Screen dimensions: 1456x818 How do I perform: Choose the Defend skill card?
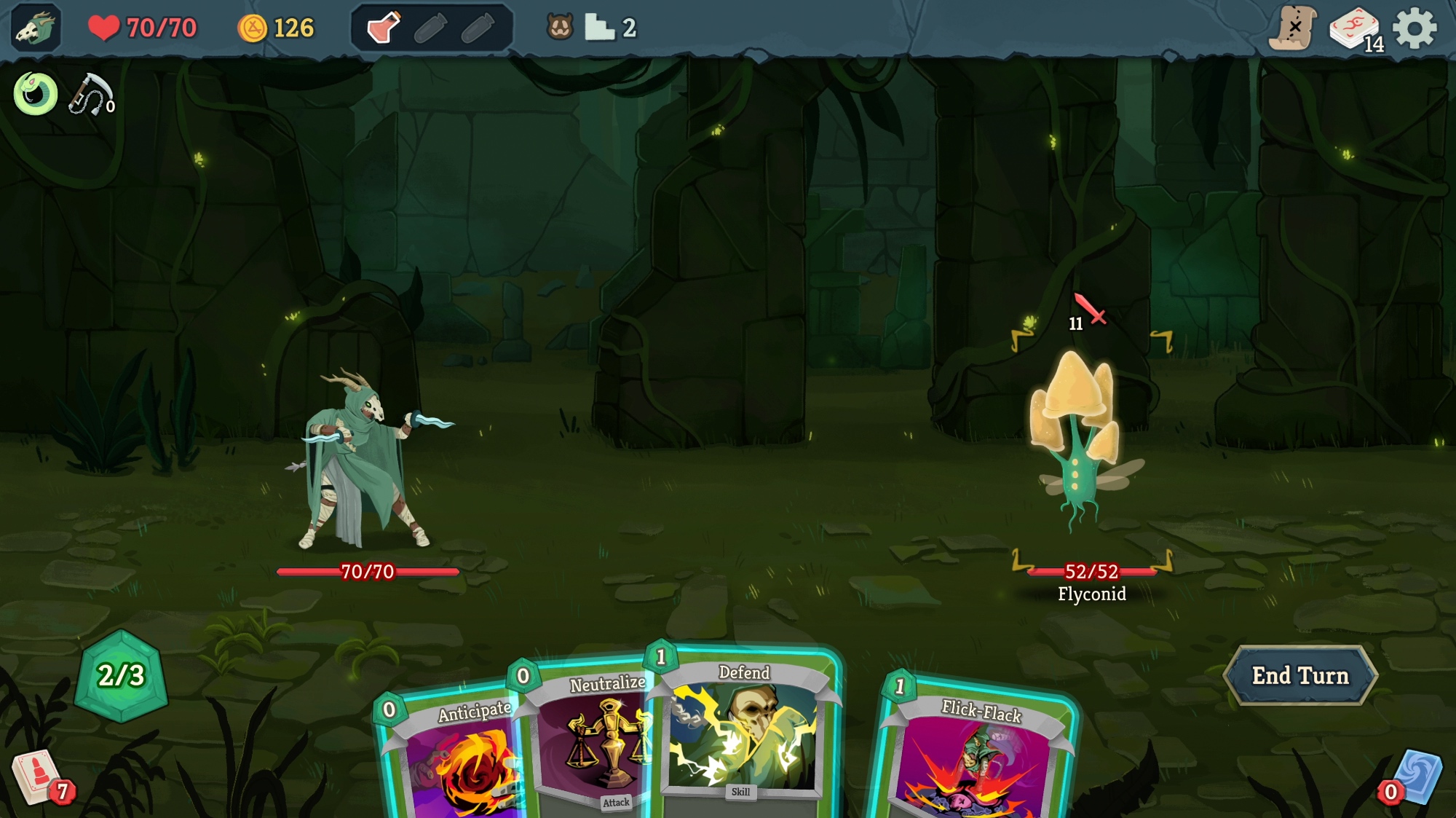(743, 728)
